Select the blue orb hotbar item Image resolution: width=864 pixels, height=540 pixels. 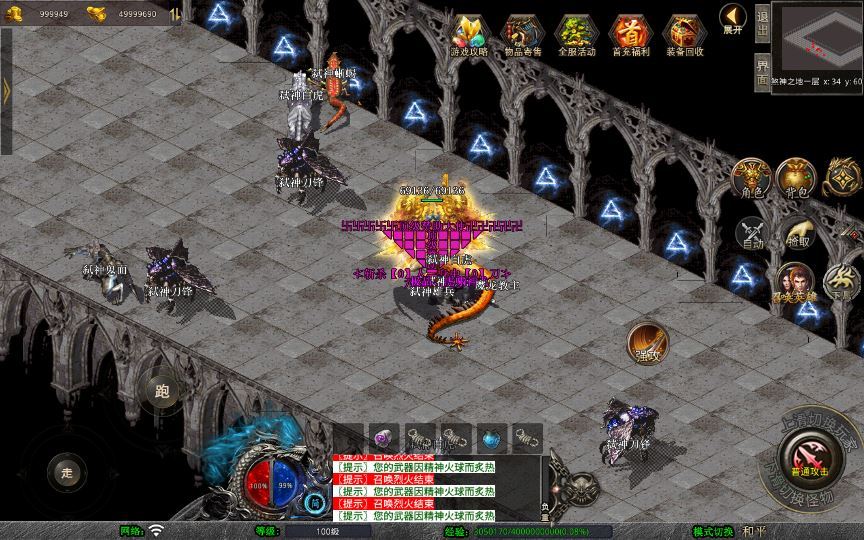491,438
